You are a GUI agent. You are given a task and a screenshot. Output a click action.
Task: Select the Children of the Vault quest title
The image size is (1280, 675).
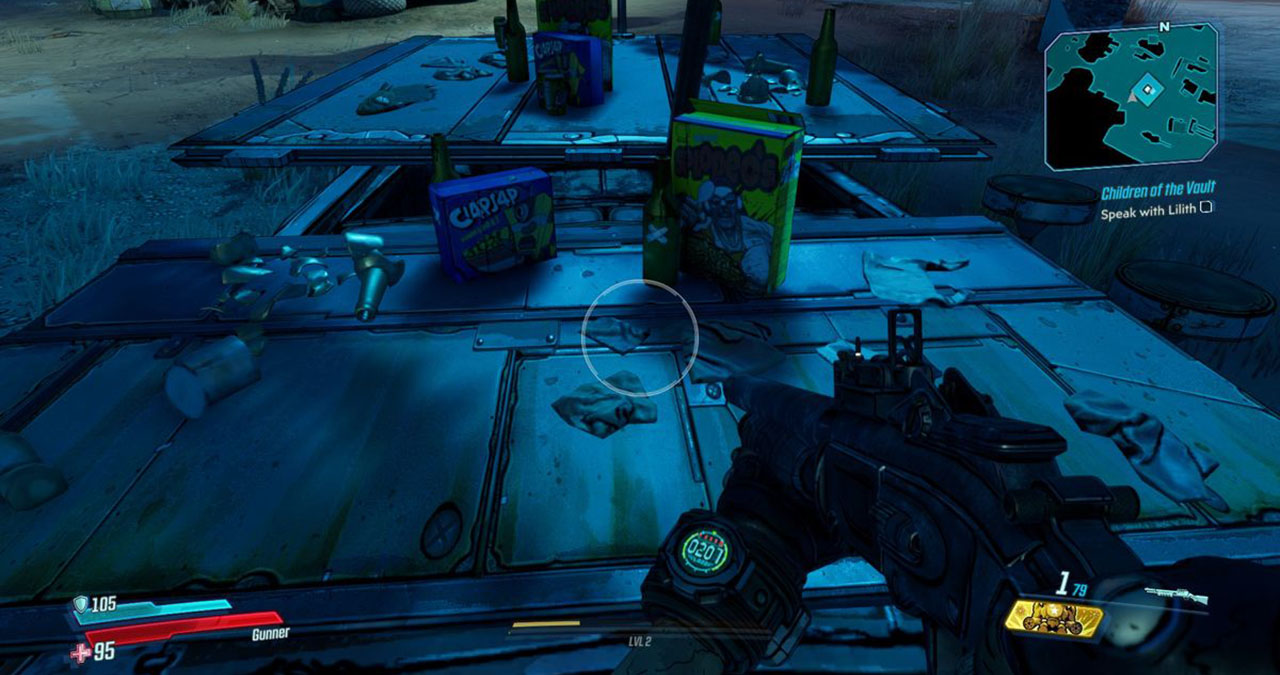pyautogui.click(x=1158, y=192)
